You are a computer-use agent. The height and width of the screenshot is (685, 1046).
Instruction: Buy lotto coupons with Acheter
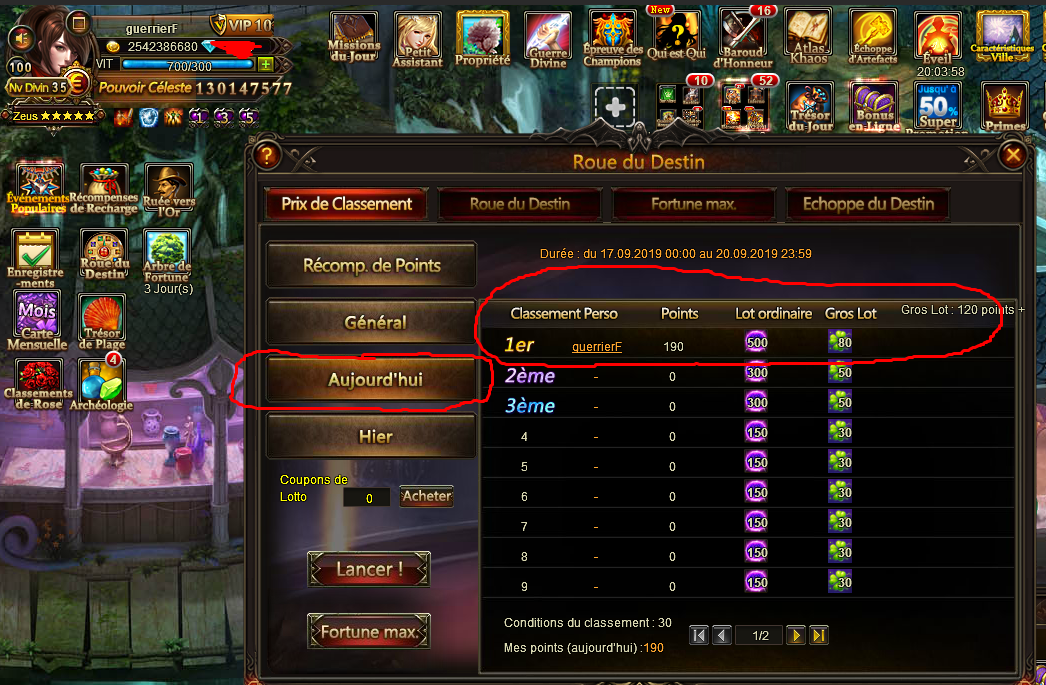(427, 496)
